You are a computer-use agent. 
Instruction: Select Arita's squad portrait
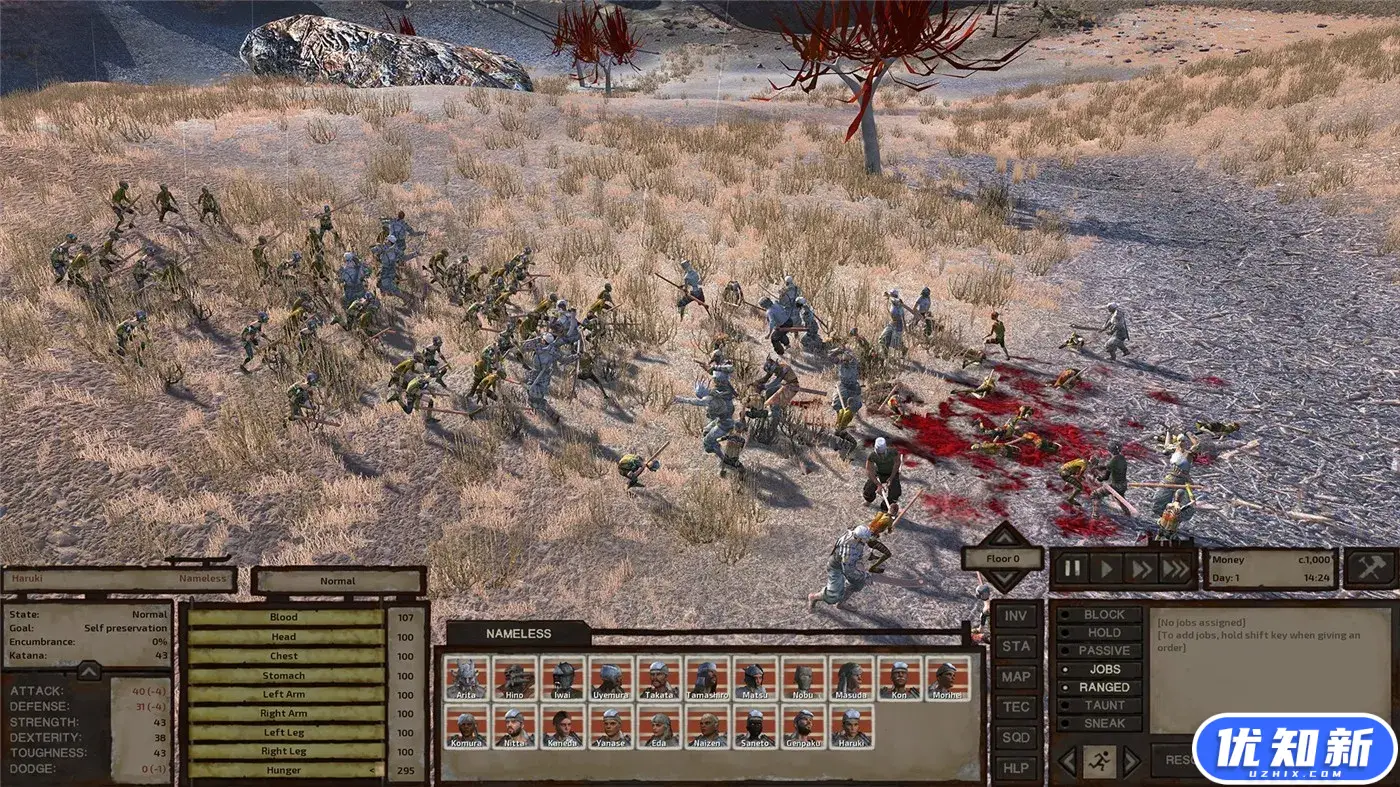click(x=467, y=678)
